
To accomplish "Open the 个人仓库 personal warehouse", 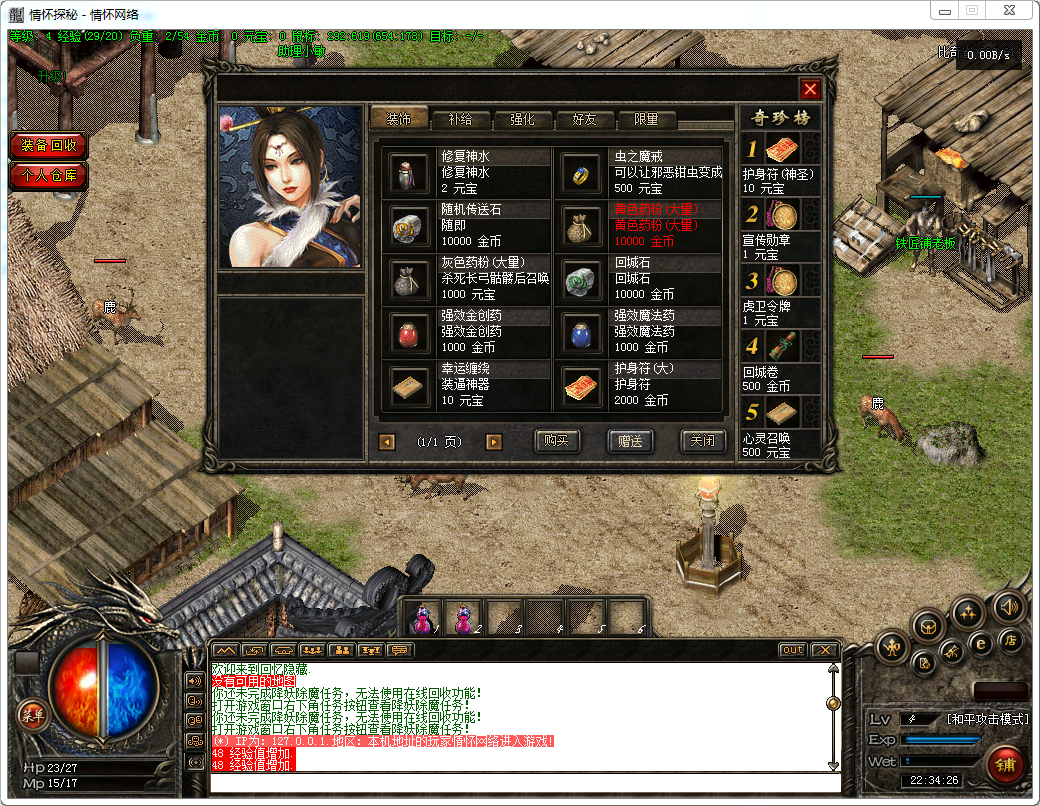I will [x=49, y=176].
